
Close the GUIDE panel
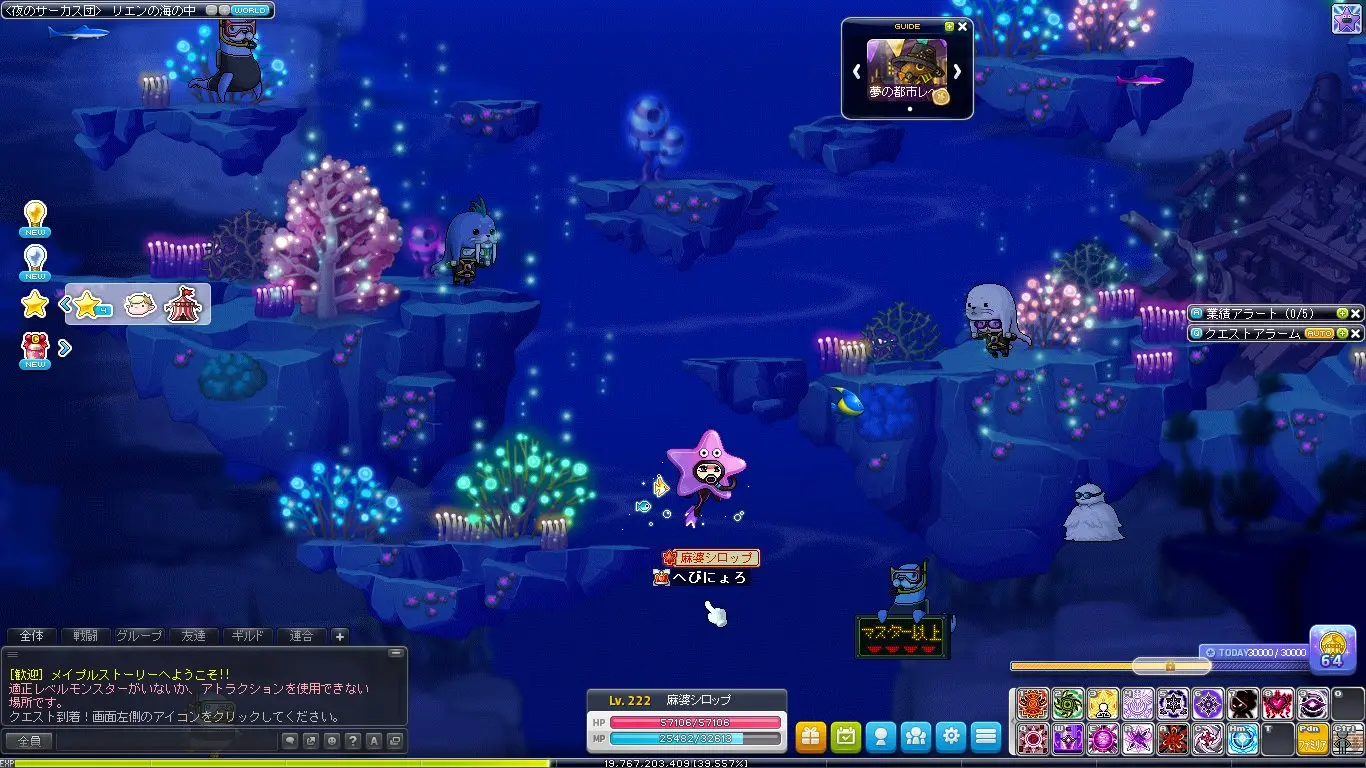click(962, 27)
